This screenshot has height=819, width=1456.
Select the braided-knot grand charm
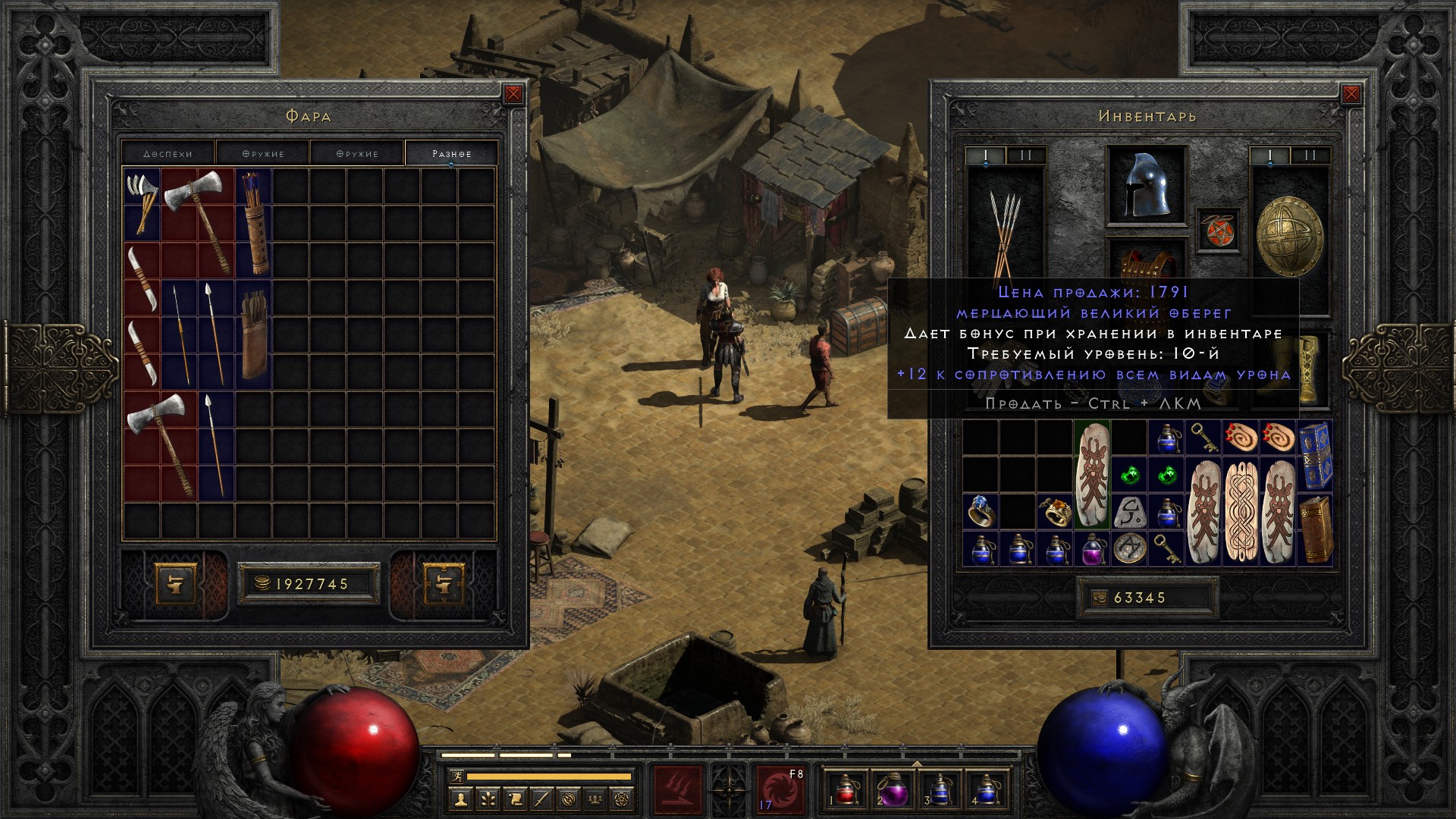1241,512
